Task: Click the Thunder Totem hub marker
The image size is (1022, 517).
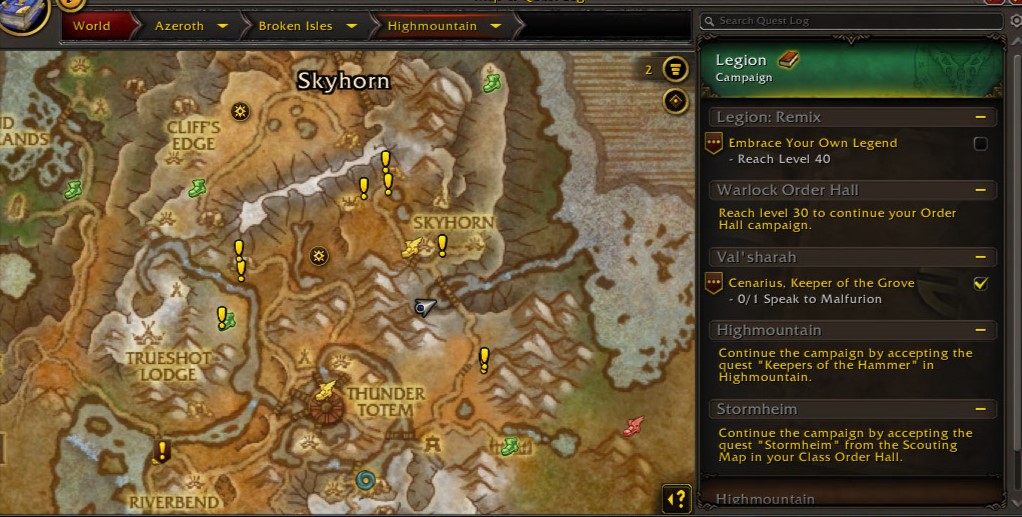Action: 325,409
